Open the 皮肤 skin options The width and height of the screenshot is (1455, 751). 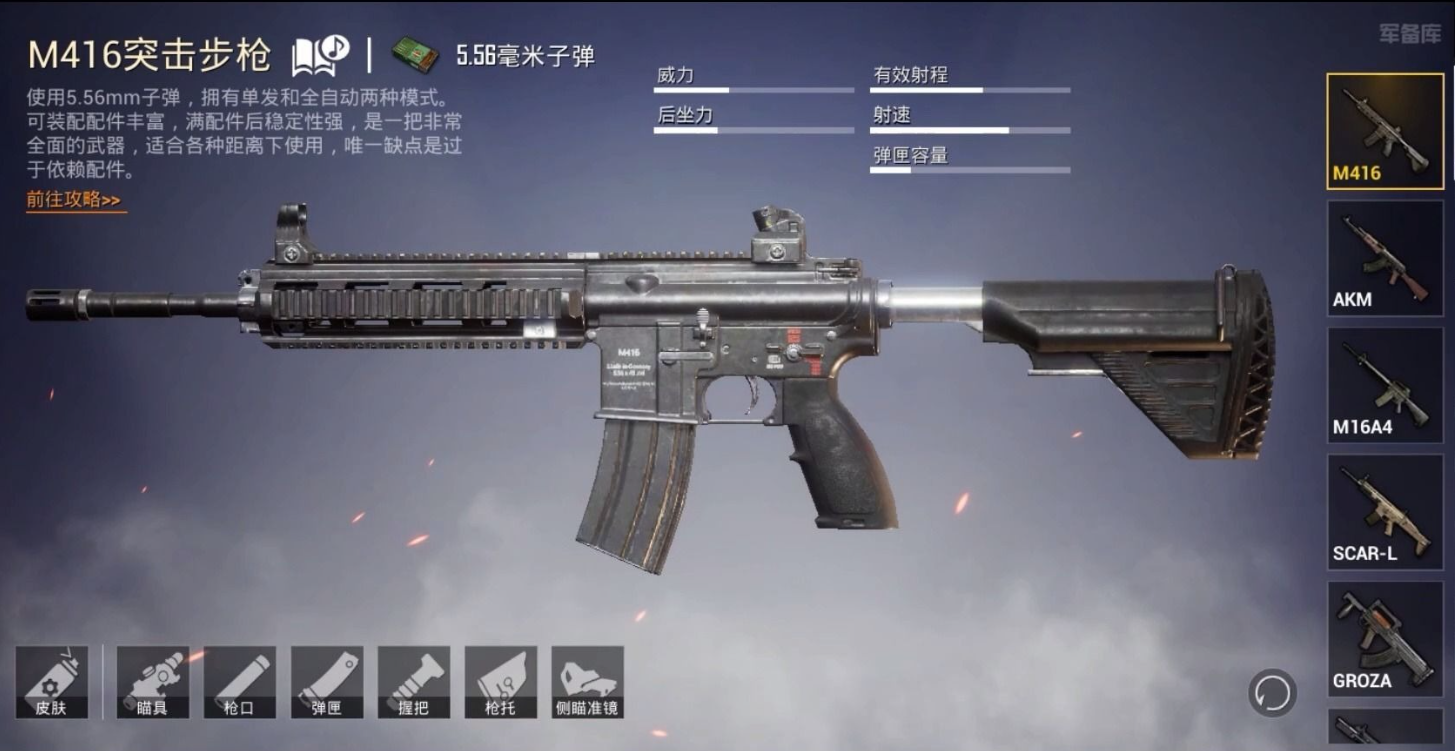51,681
